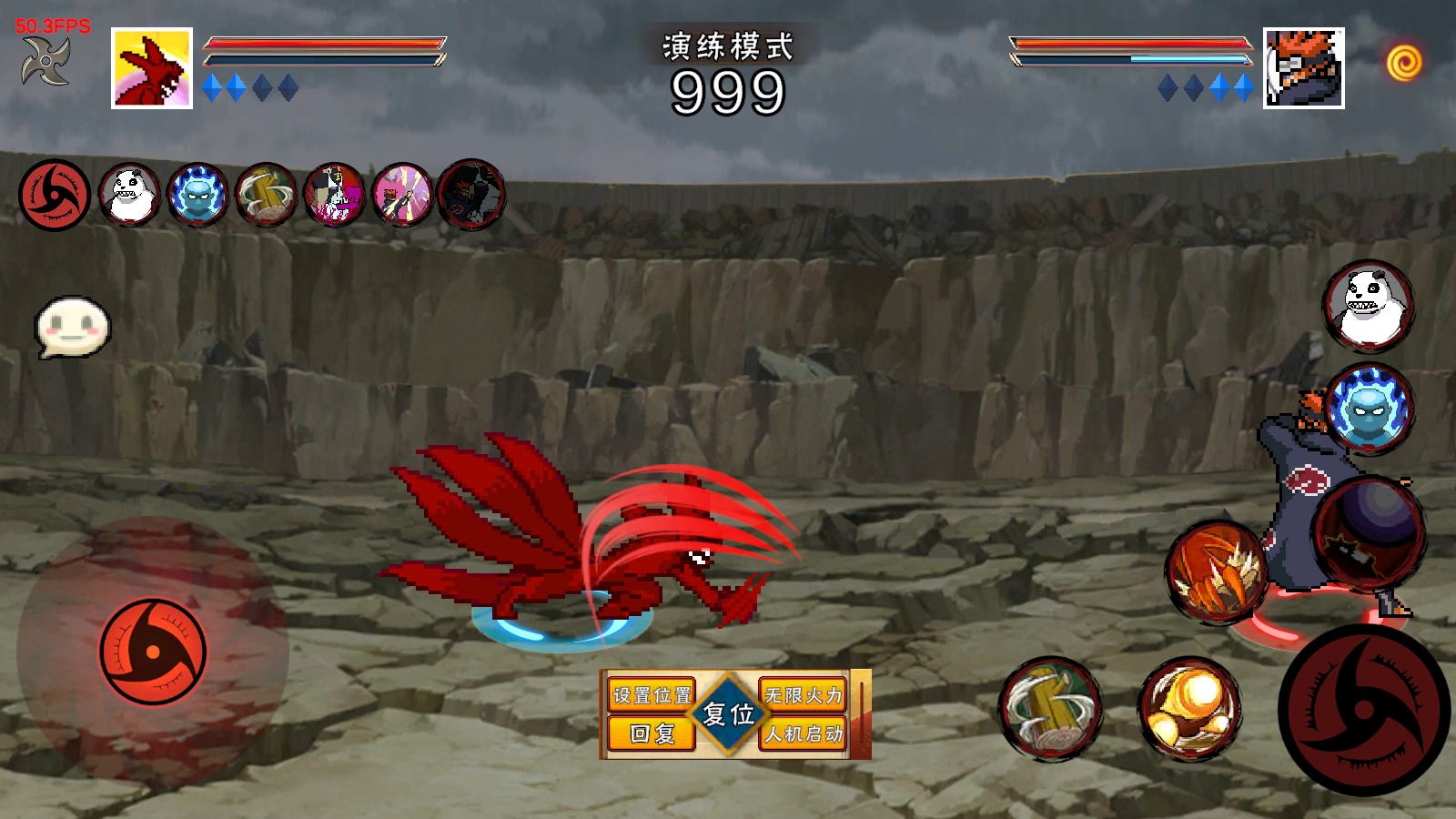Start the AI with 人机启动

[804, 733]
